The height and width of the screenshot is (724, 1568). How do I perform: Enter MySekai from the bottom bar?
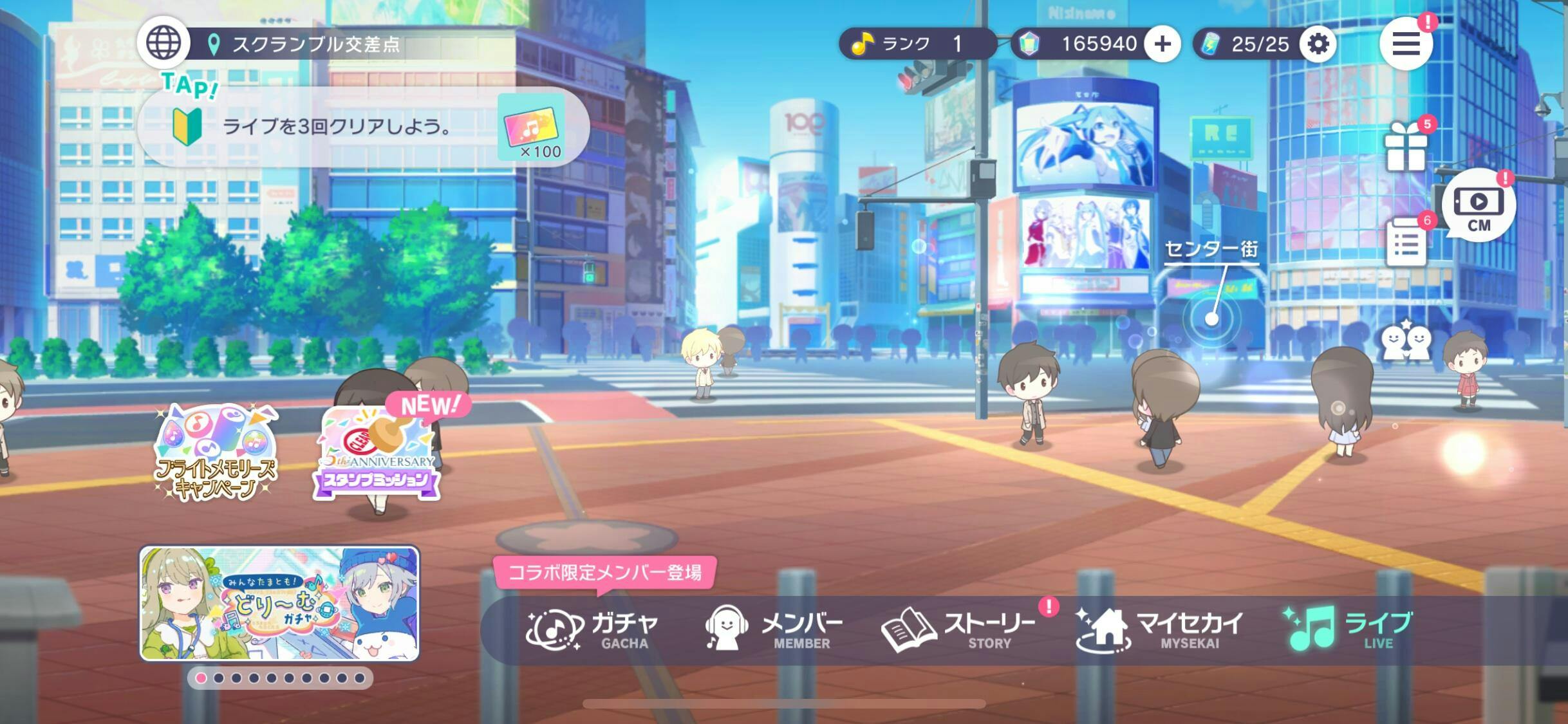click(x=1159, y=629)
